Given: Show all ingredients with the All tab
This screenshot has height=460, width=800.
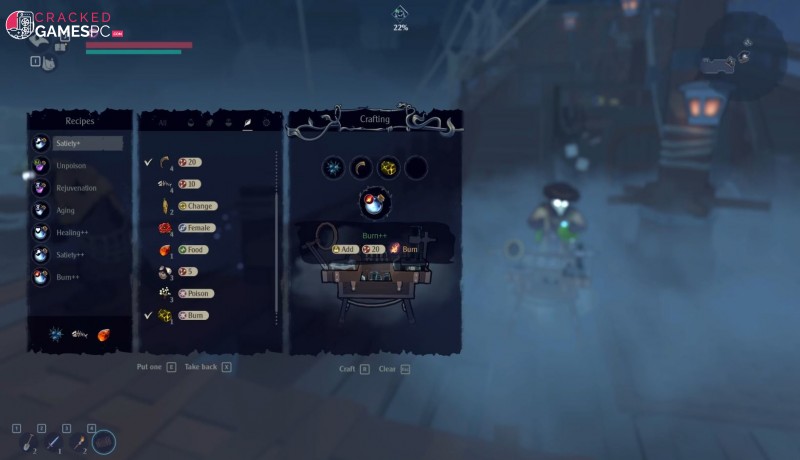Looking at the screenshot, I should click(x=162, y=122).
